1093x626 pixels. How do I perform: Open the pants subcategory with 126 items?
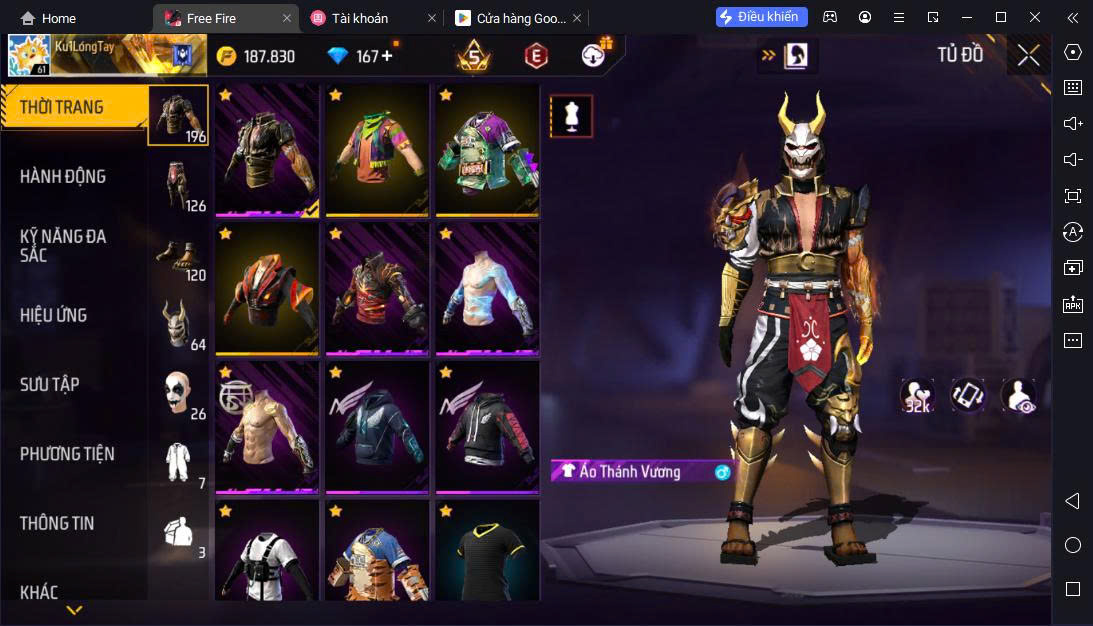[x=179, y=185]
